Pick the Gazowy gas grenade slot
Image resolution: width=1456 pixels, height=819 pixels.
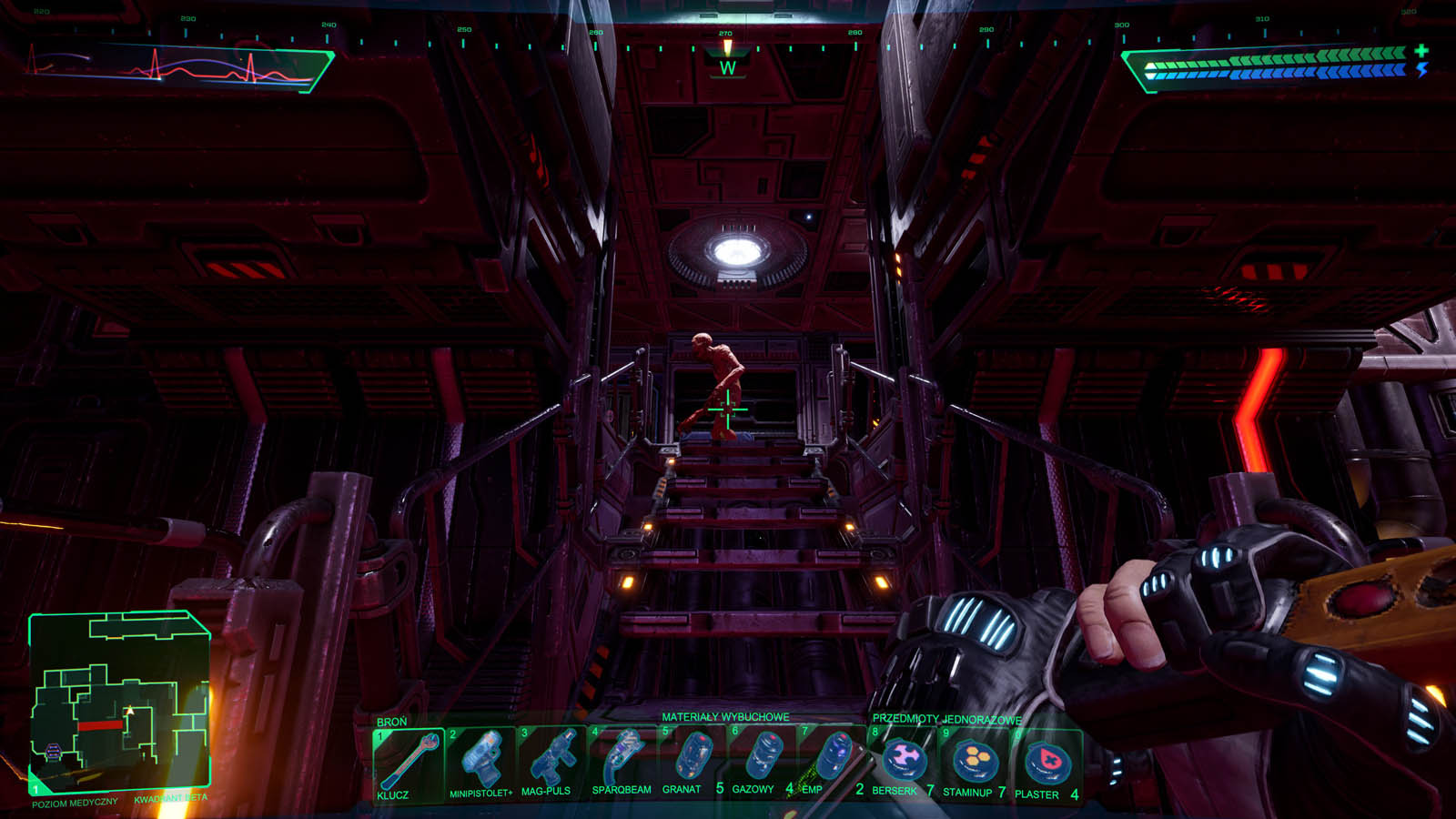[x=763, y=761]
